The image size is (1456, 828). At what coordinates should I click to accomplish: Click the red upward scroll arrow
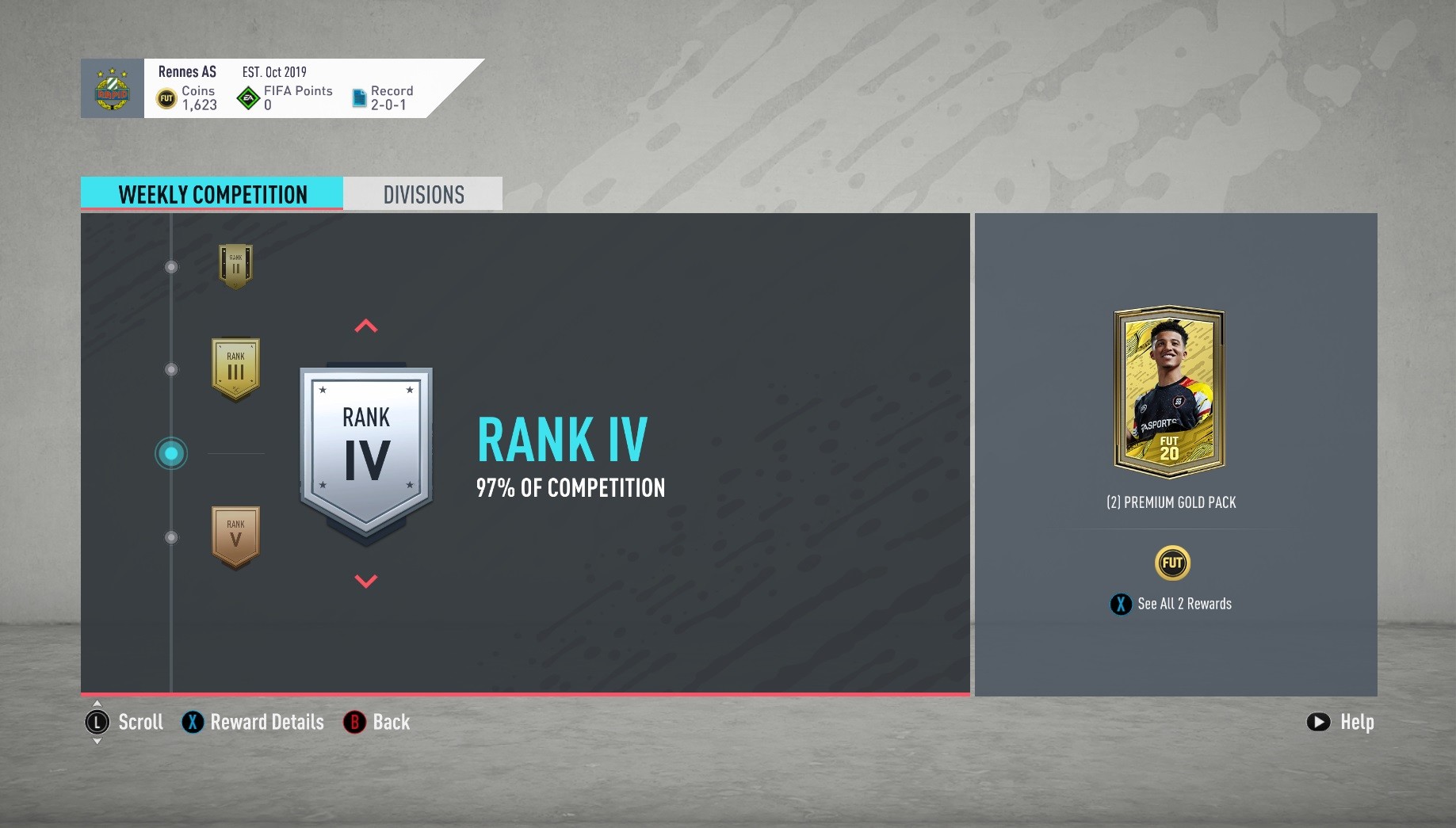(x=365, y=326)
